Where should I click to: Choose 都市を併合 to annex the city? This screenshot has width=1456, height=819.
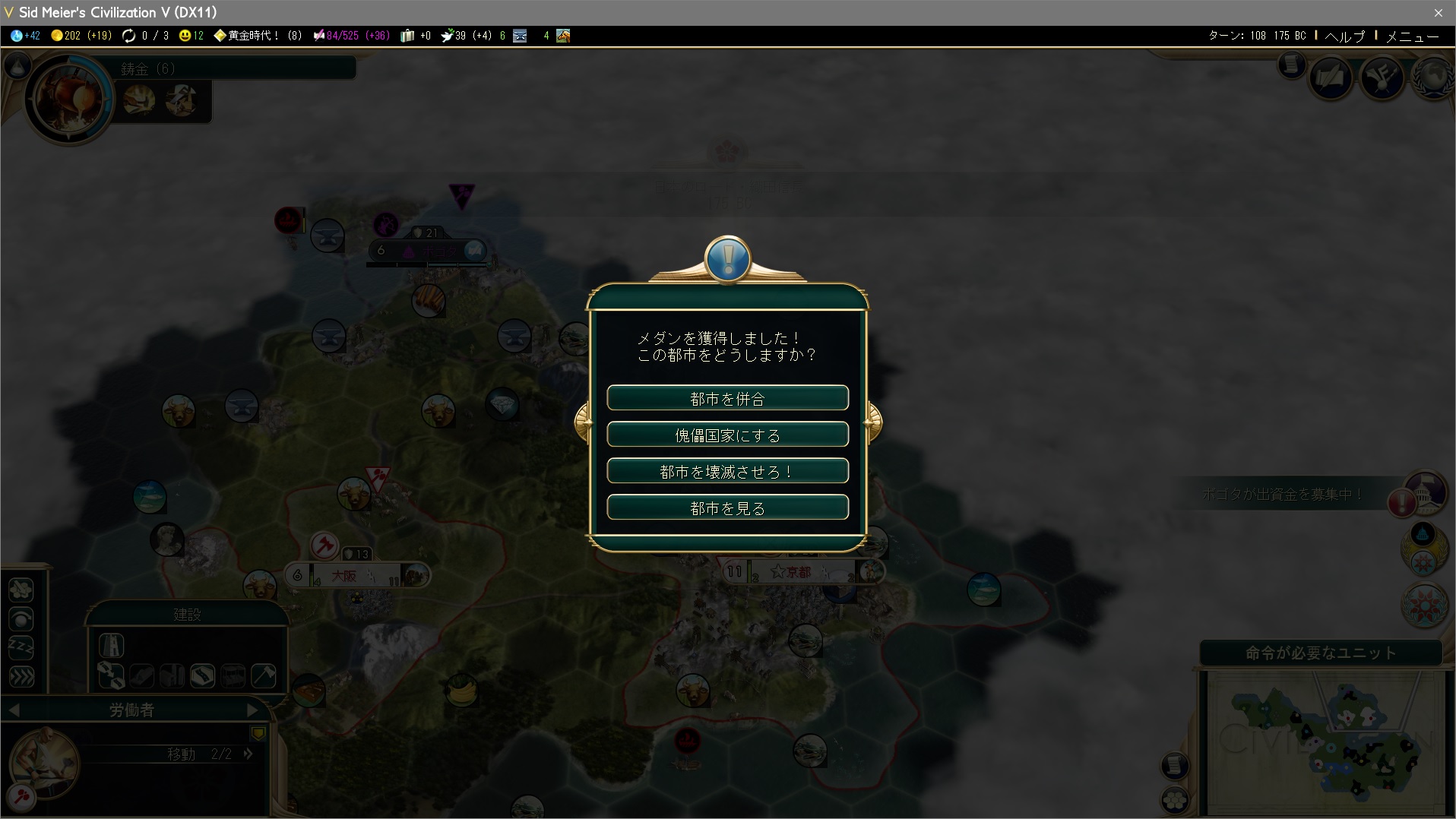click(x=727, y=398)
